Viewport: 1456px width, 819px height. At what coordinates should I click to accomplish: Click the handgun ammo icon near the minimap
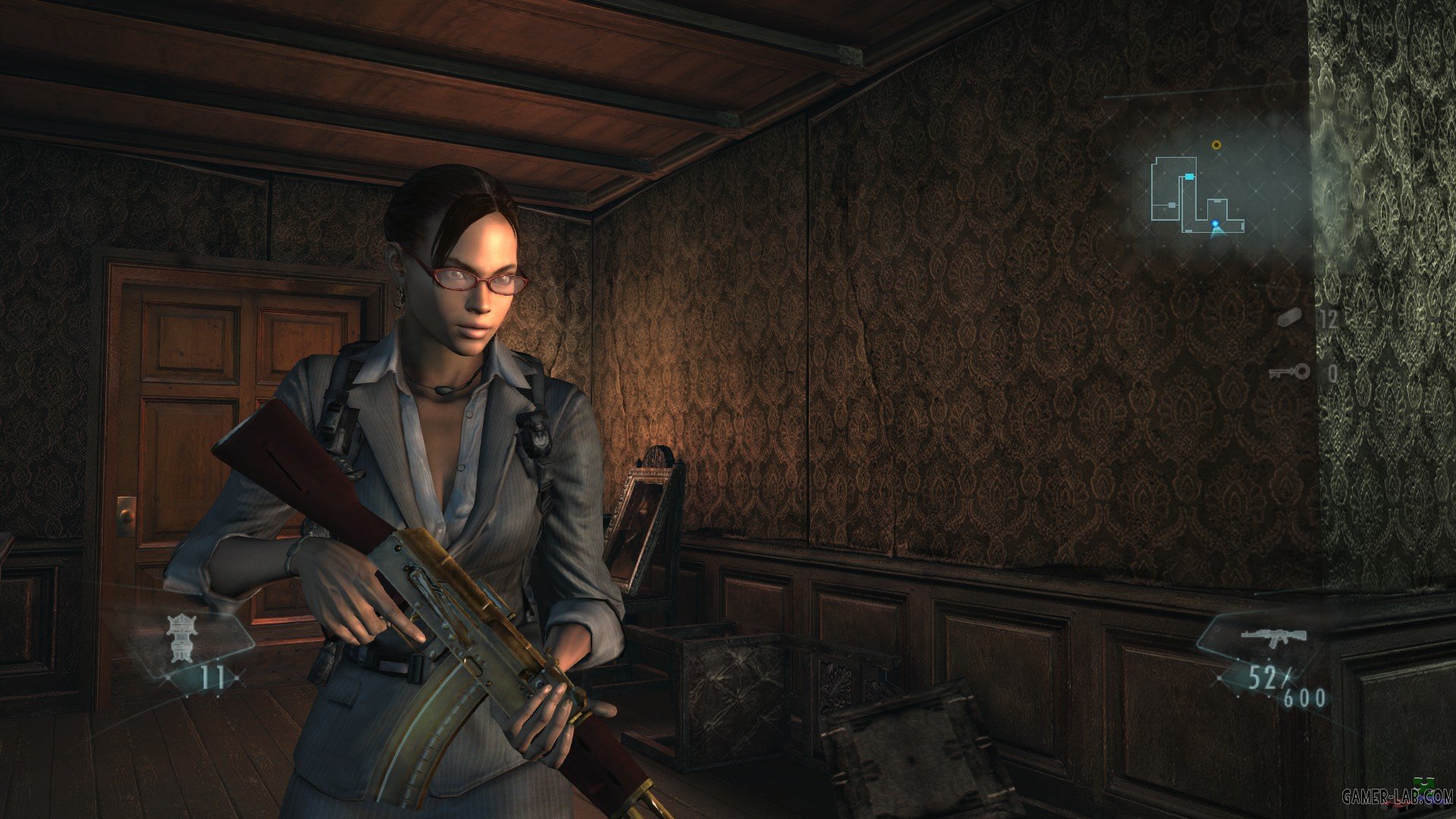[x=1291, y=318]
